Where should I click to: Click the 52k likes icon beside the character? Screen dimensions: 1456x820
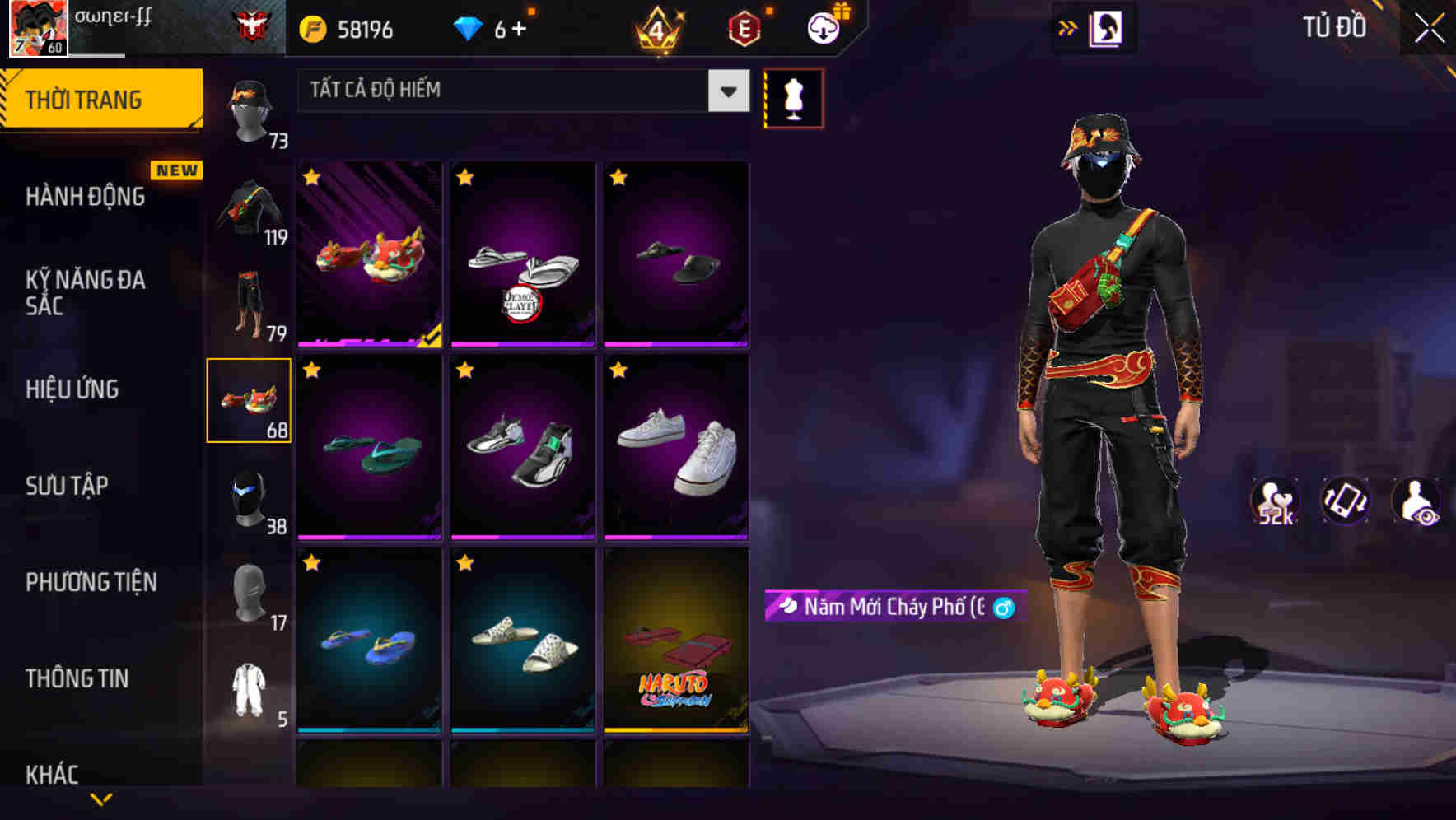(x=1273, y=501)
